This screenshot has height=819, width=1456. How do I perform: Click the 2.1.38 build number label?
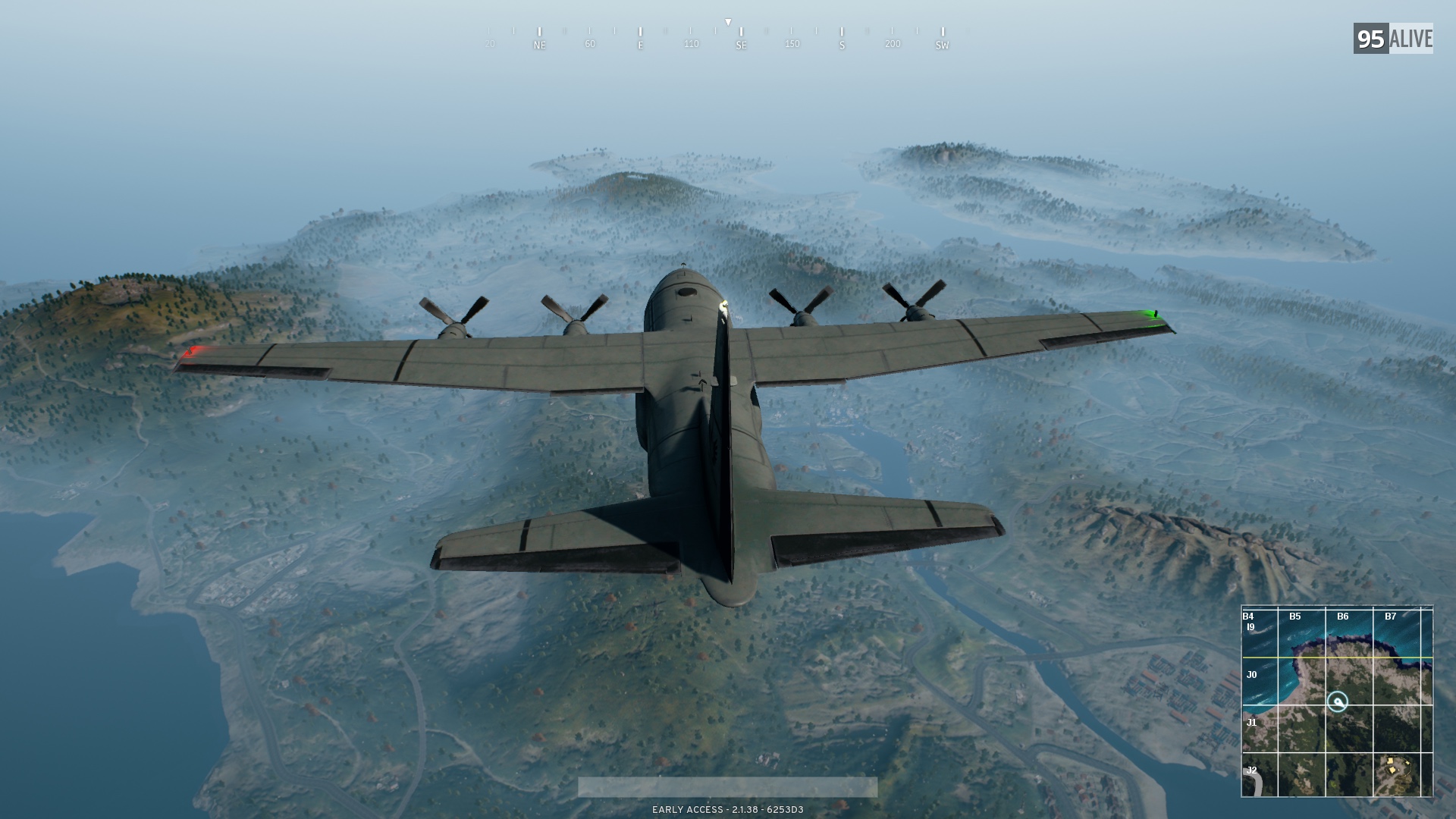tap(747, 808)
